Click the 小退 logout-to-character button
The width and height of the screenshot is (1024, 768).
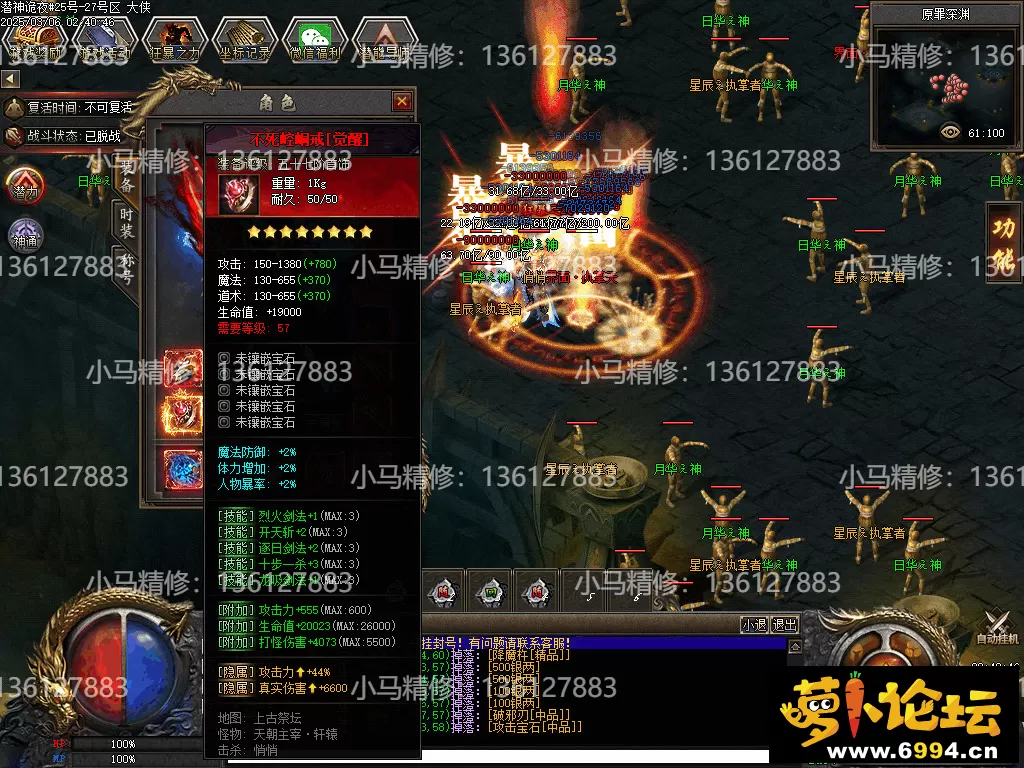point(754,625)
